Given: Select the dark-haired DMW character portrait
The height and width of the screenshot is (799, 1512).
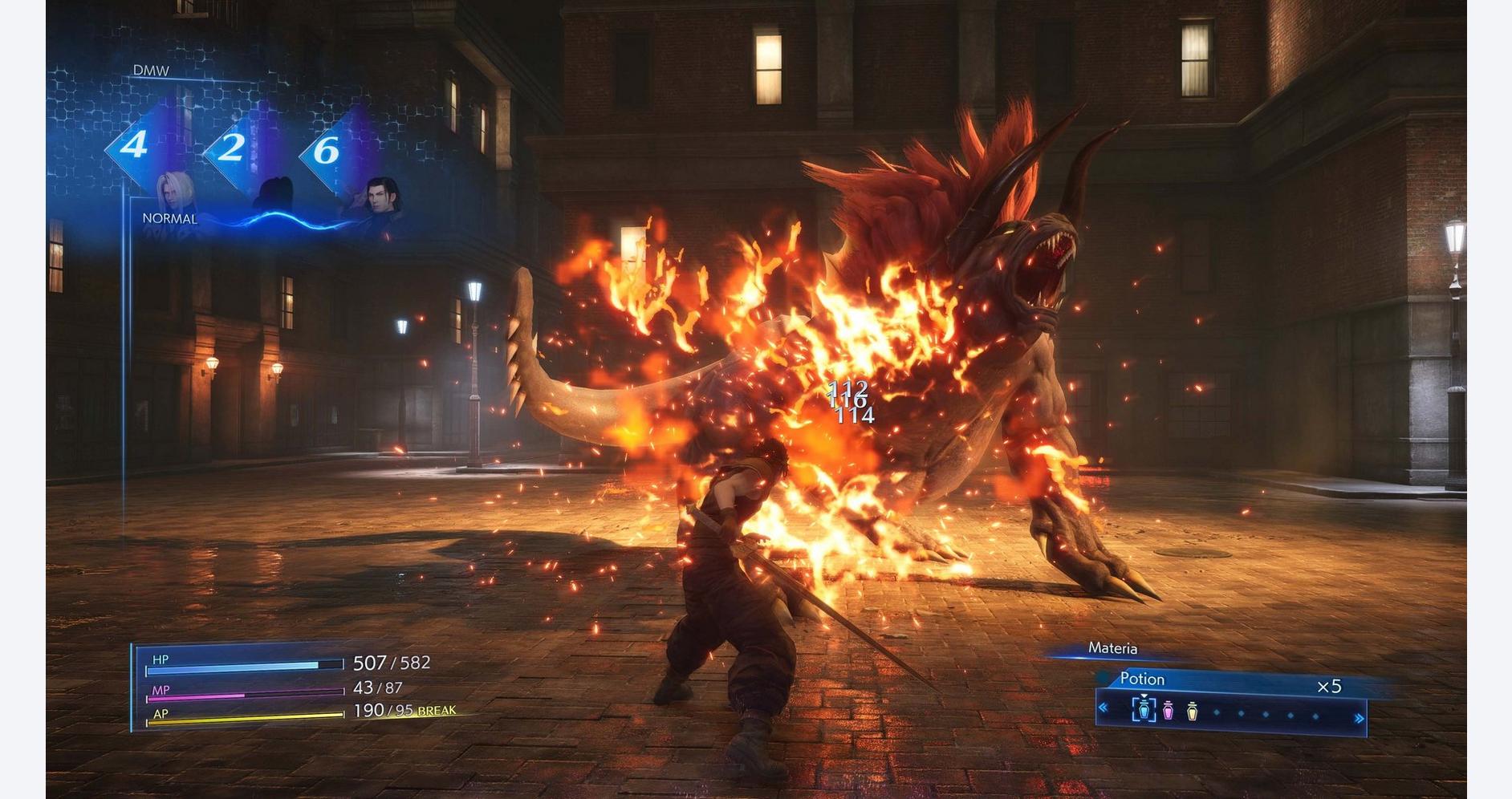Looking at the screenshot, I should click(382, 197).
